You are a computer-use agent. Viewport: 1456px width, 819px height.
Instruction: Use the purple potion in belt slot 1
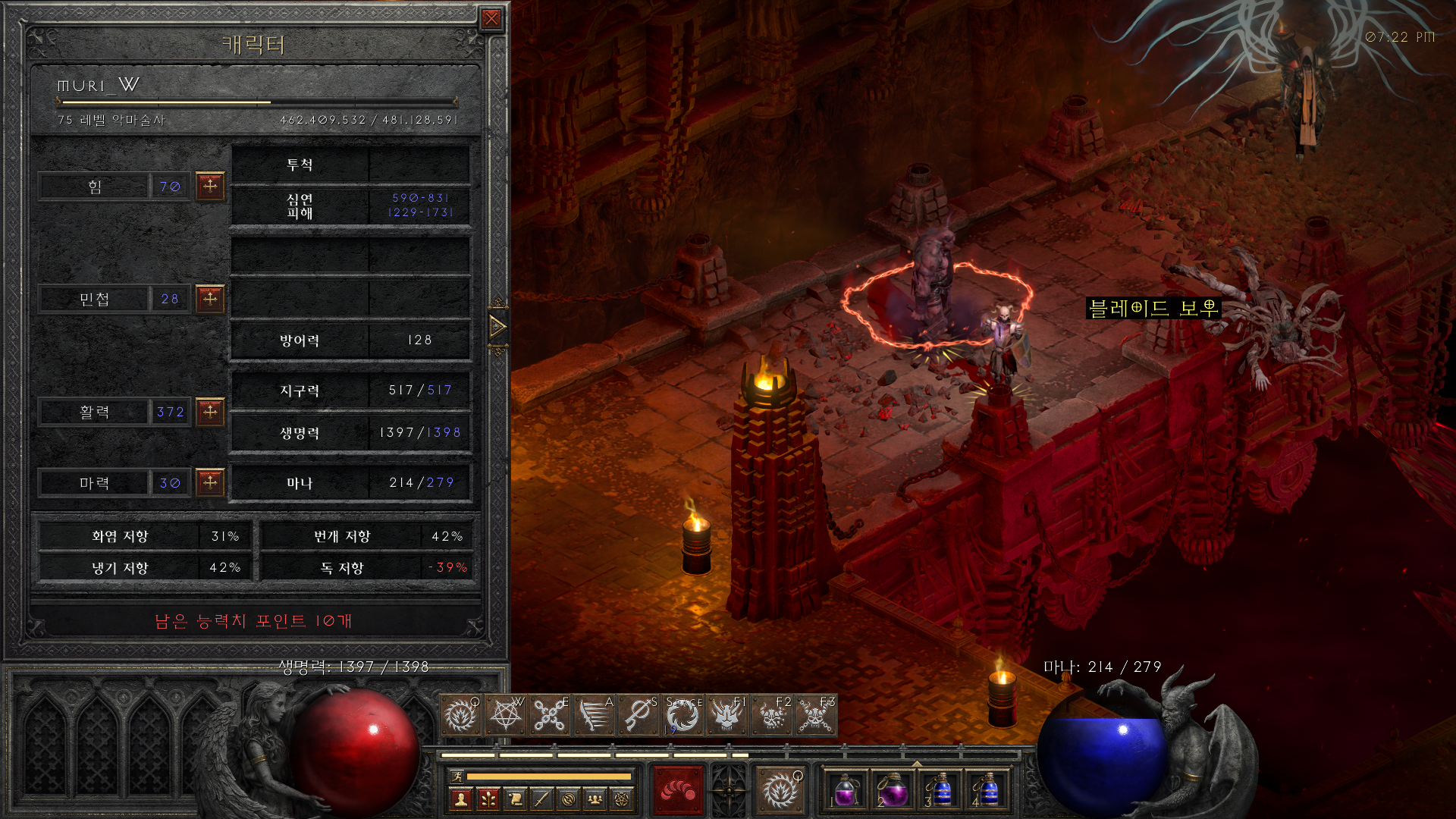(x=846, y=791)
